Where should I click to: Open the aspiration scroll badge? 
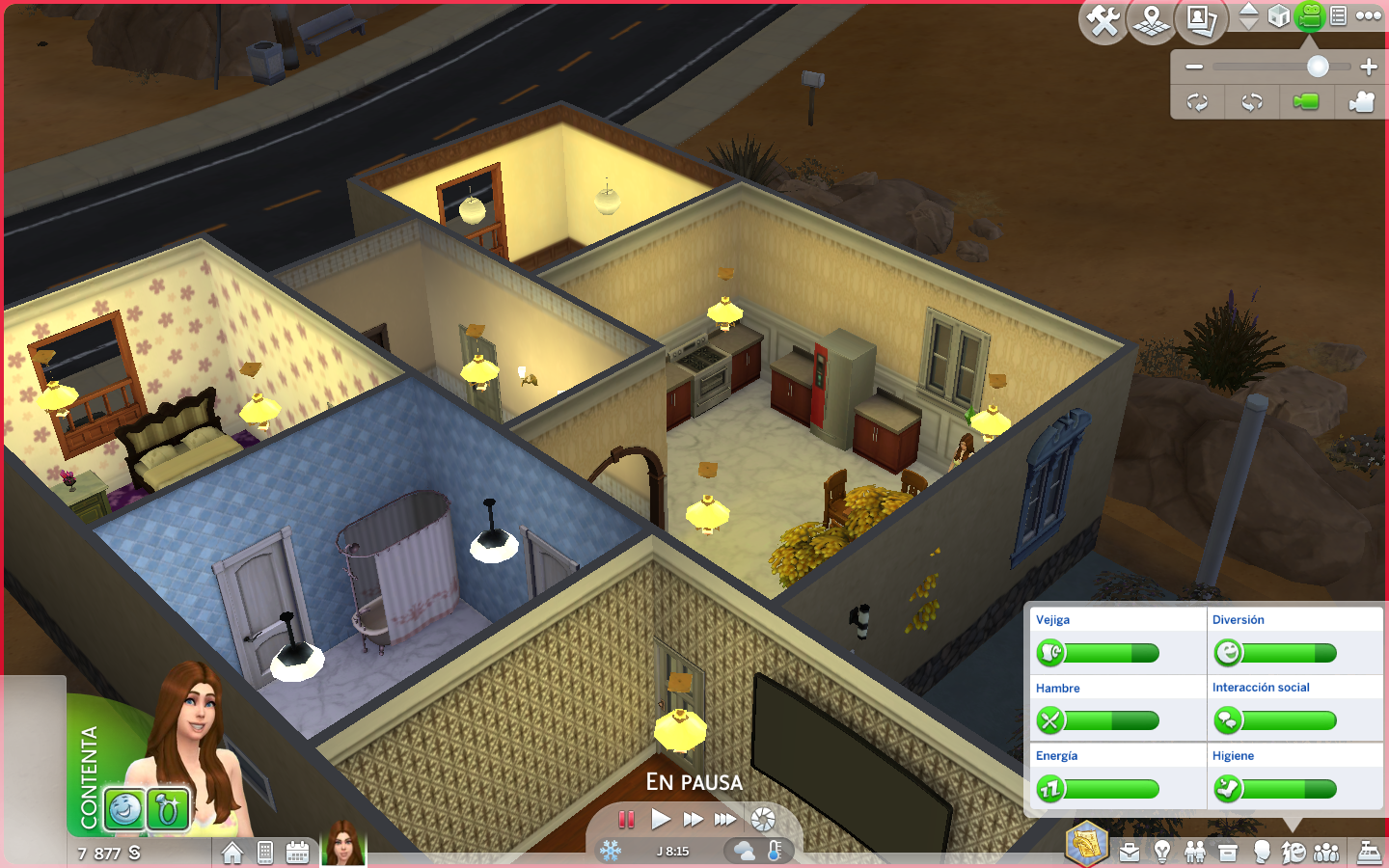point(1087,843)
